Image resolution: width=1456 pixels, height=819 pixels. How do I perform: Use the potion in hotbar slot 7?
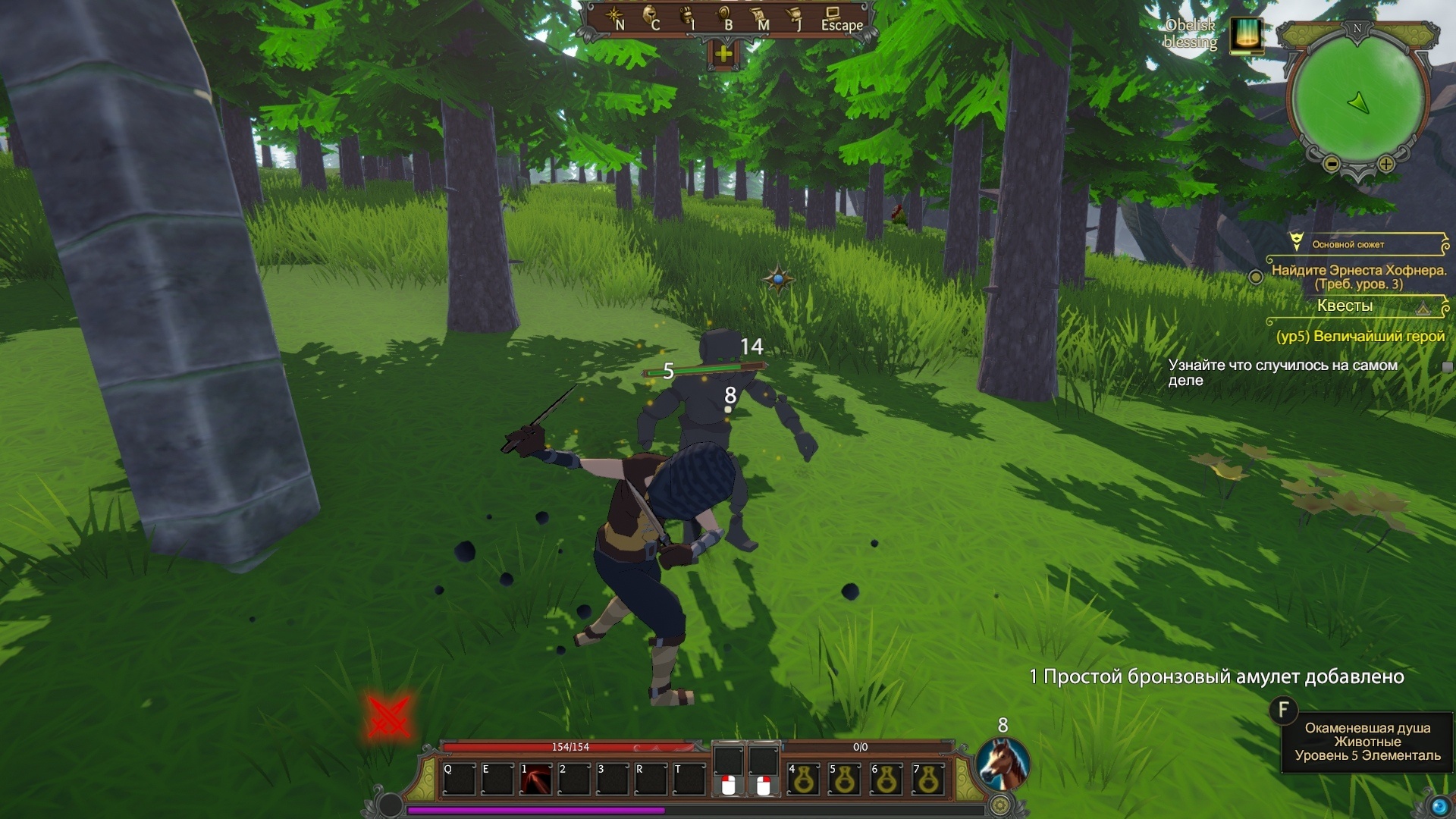click(x=928, y=780)
